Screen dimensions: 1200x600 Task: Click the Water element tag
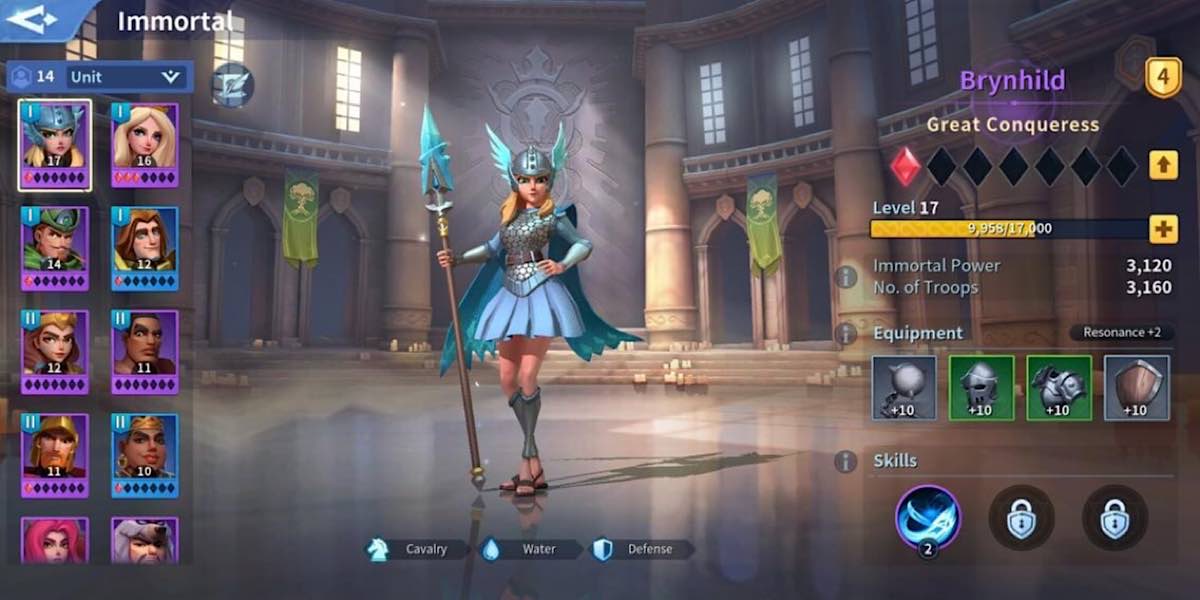click(528, 549)
